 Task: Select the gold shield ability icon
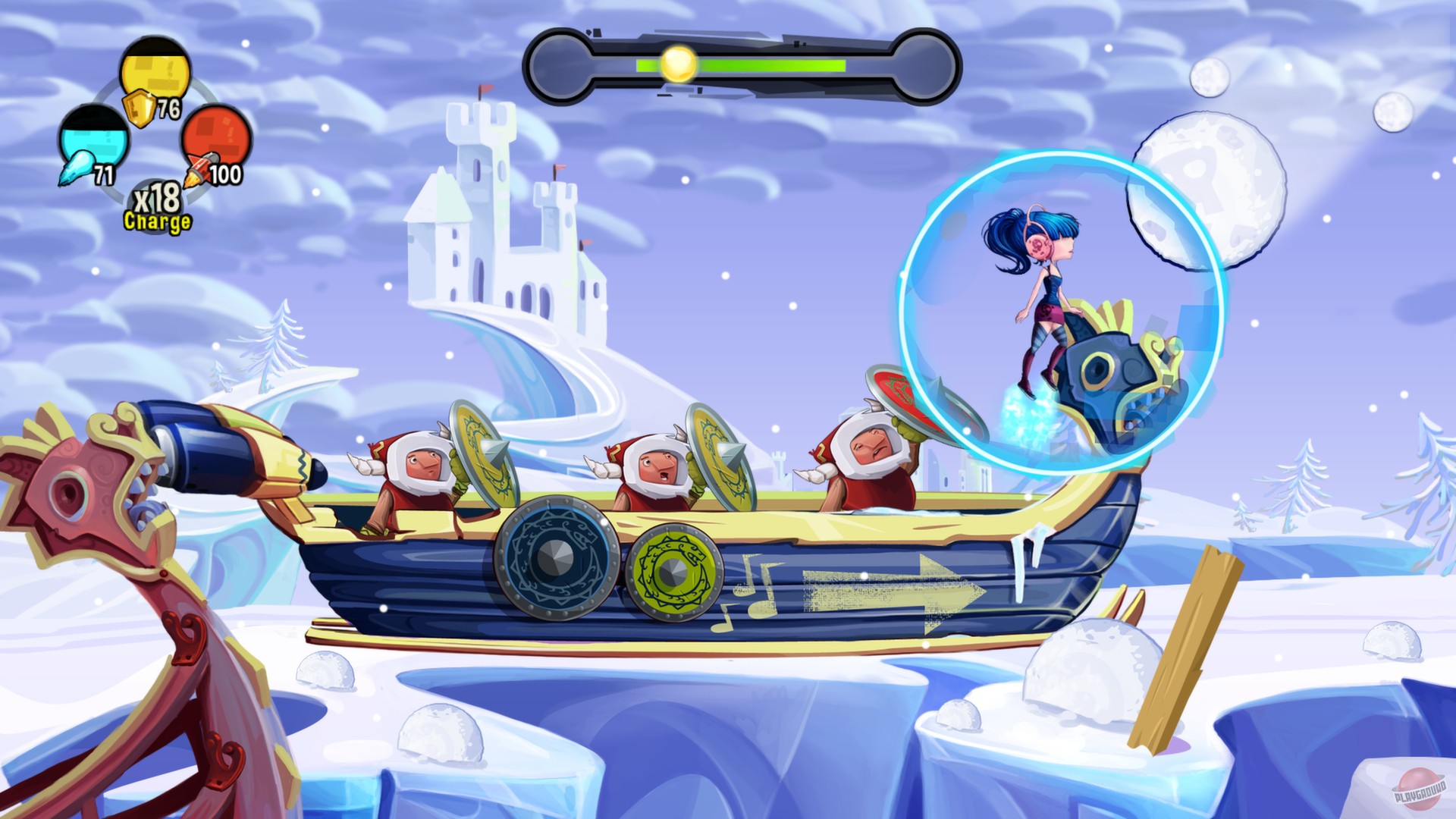[152, 72]
